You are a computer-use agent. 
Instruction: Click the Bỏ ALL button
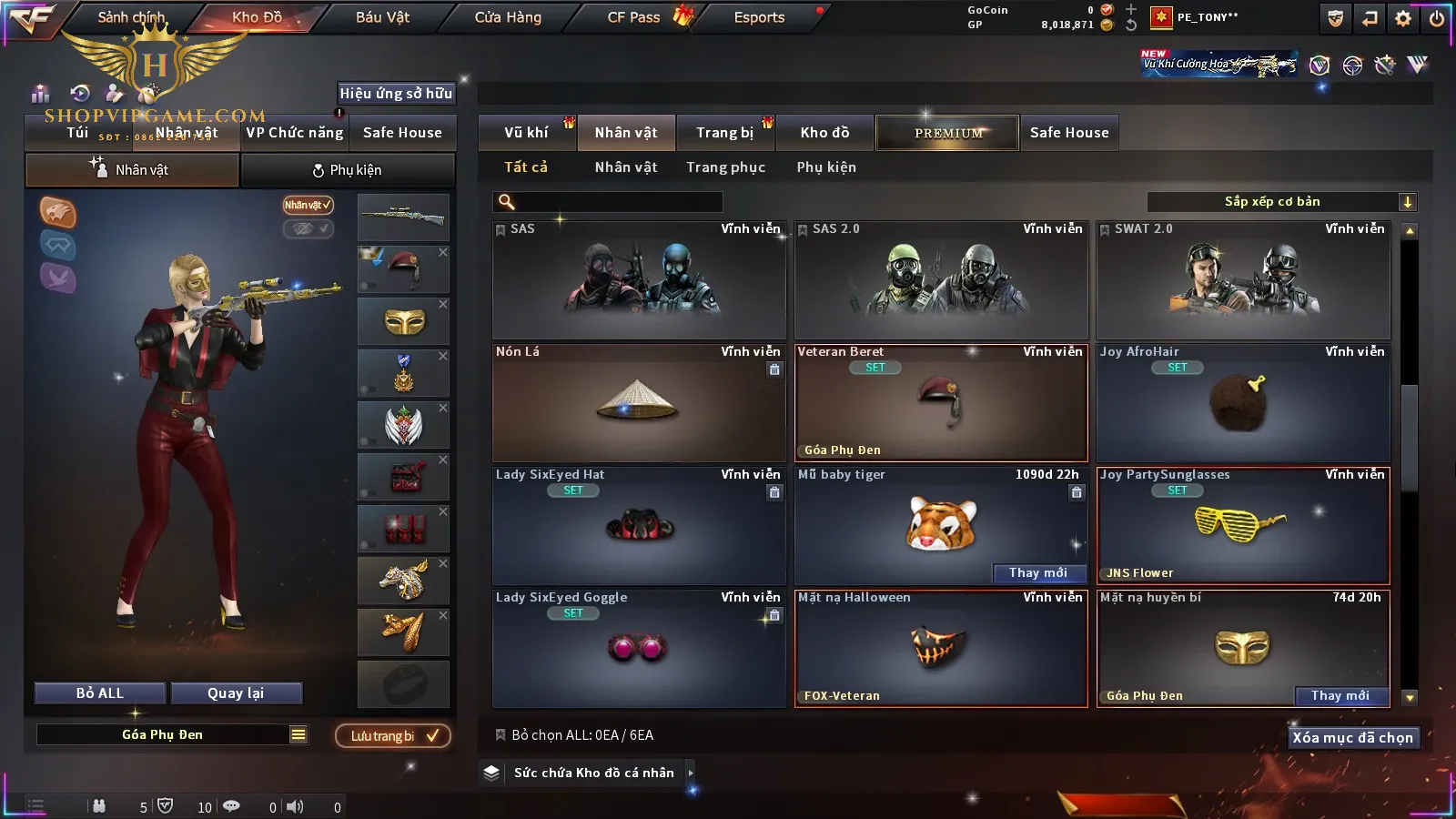(x=100, y=693)
